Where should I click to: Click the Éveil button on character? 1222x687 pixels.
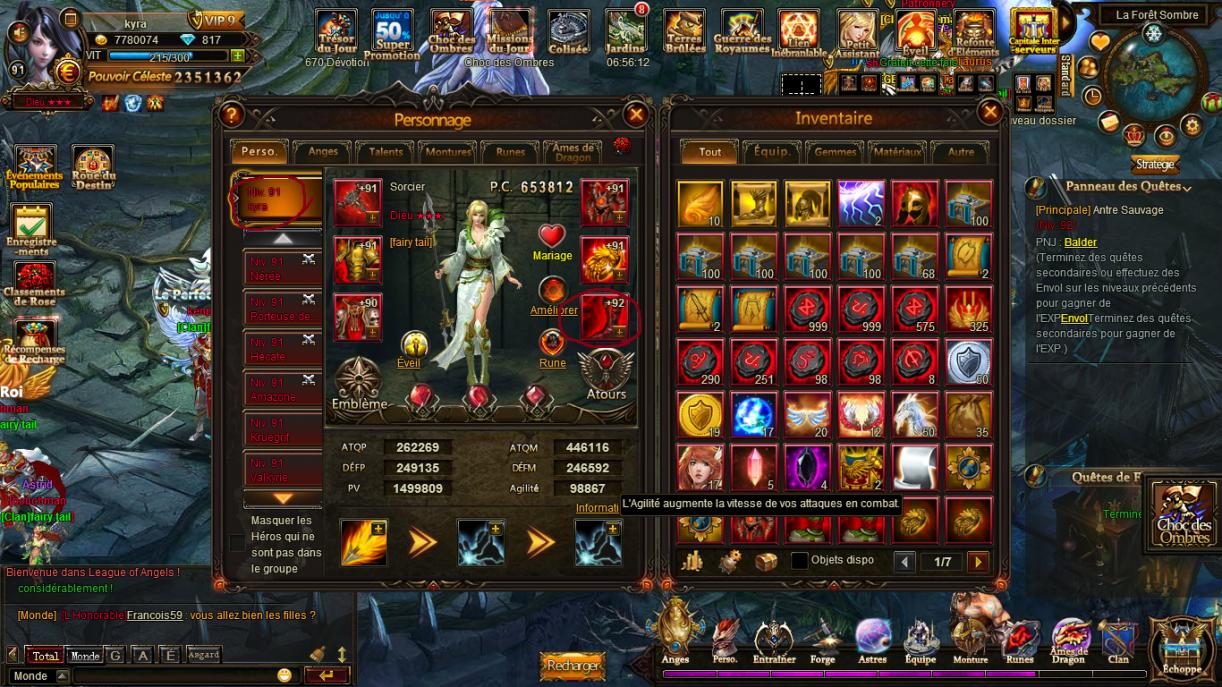[x=409, y=348]
